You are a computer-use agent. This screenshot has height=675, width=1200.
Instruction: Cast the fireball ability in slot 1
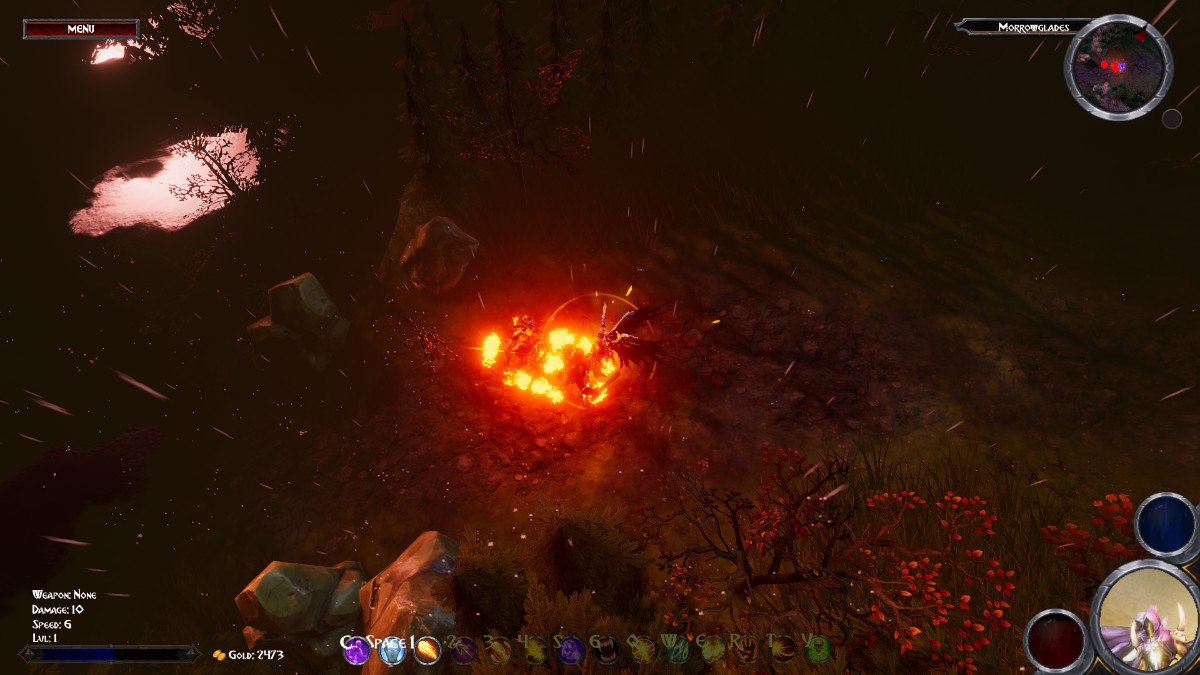click(x=427, y=651)
